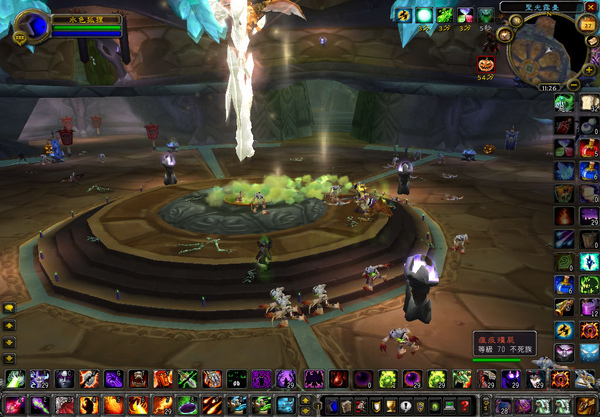
Task: Open the calendar showing day 27
Action: click(x=587, y=25)
